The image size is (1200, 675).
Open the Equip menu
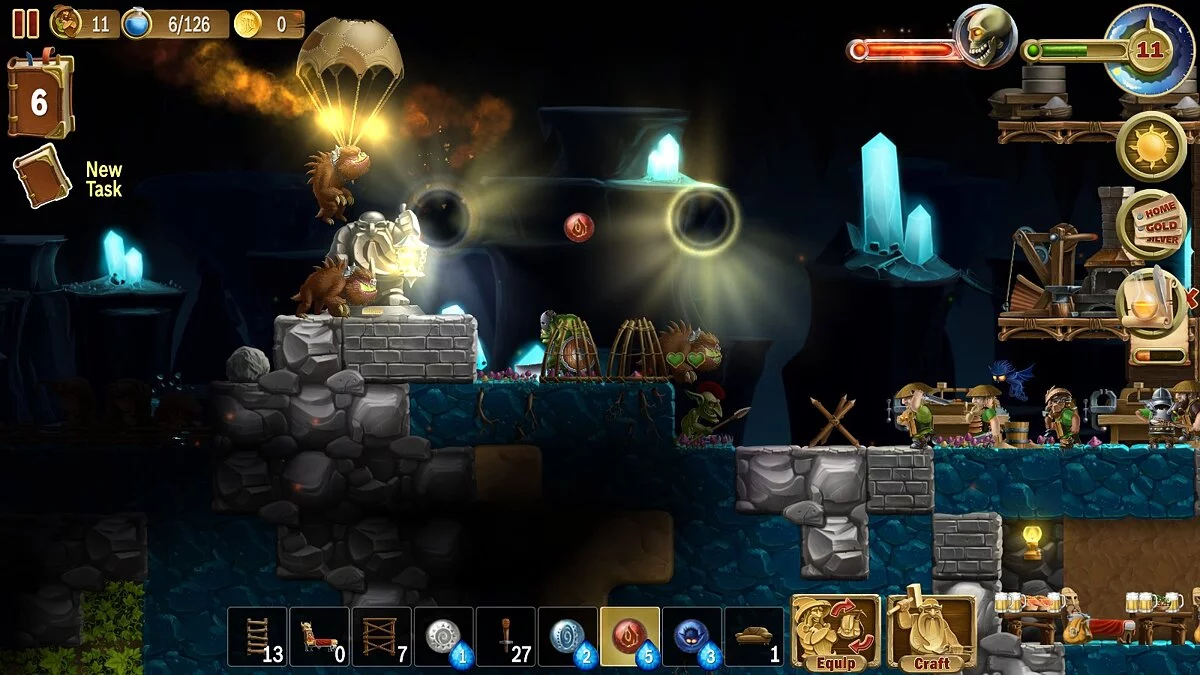click(836, 632)
